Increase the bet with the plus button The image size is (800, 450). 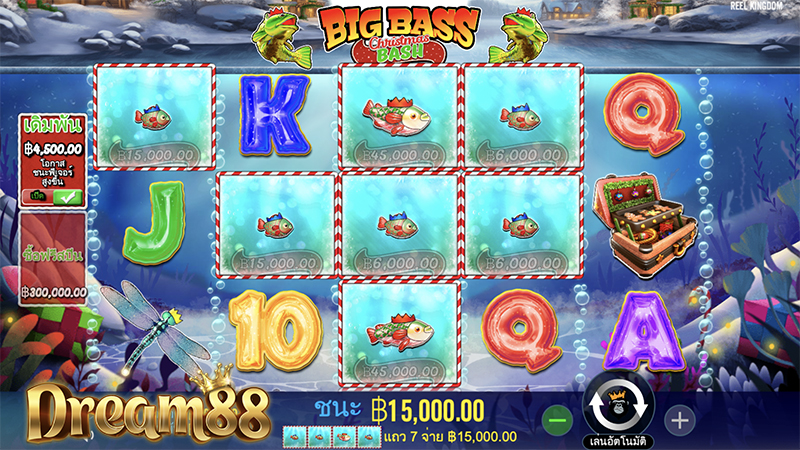pos(679,420)
